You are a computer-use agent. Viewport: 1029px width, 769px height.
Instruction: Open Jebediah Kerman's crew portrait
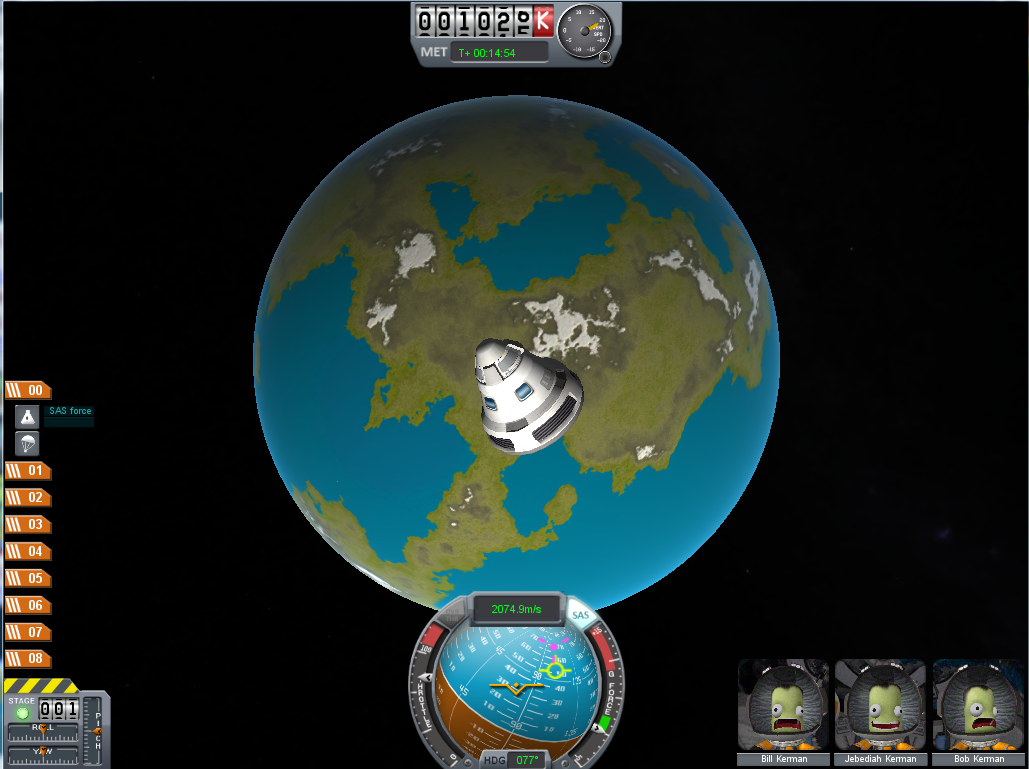click(x=880, y=705)
